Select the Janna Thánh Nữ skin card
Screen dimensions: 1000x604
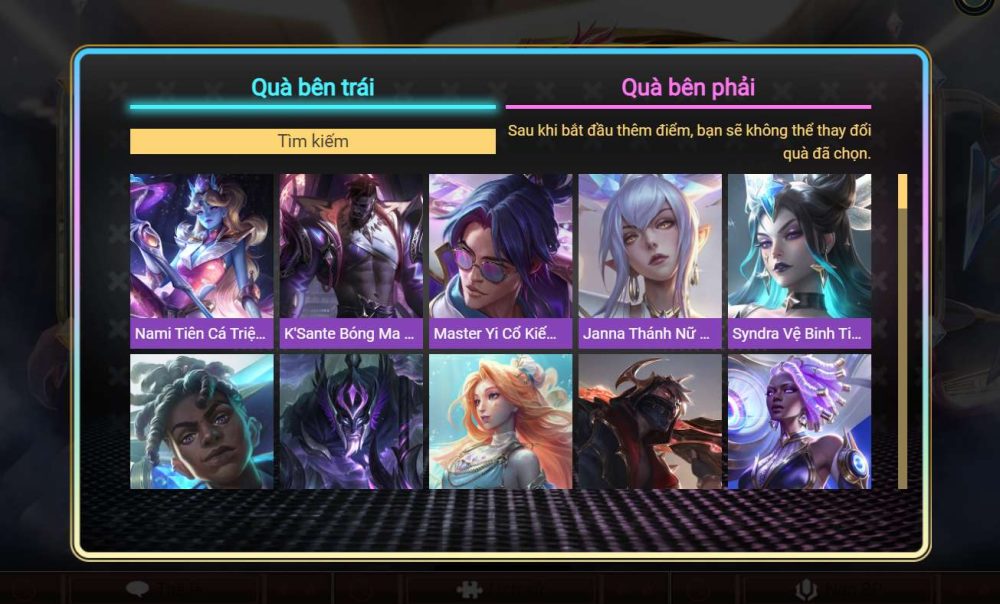coord(650,260)
